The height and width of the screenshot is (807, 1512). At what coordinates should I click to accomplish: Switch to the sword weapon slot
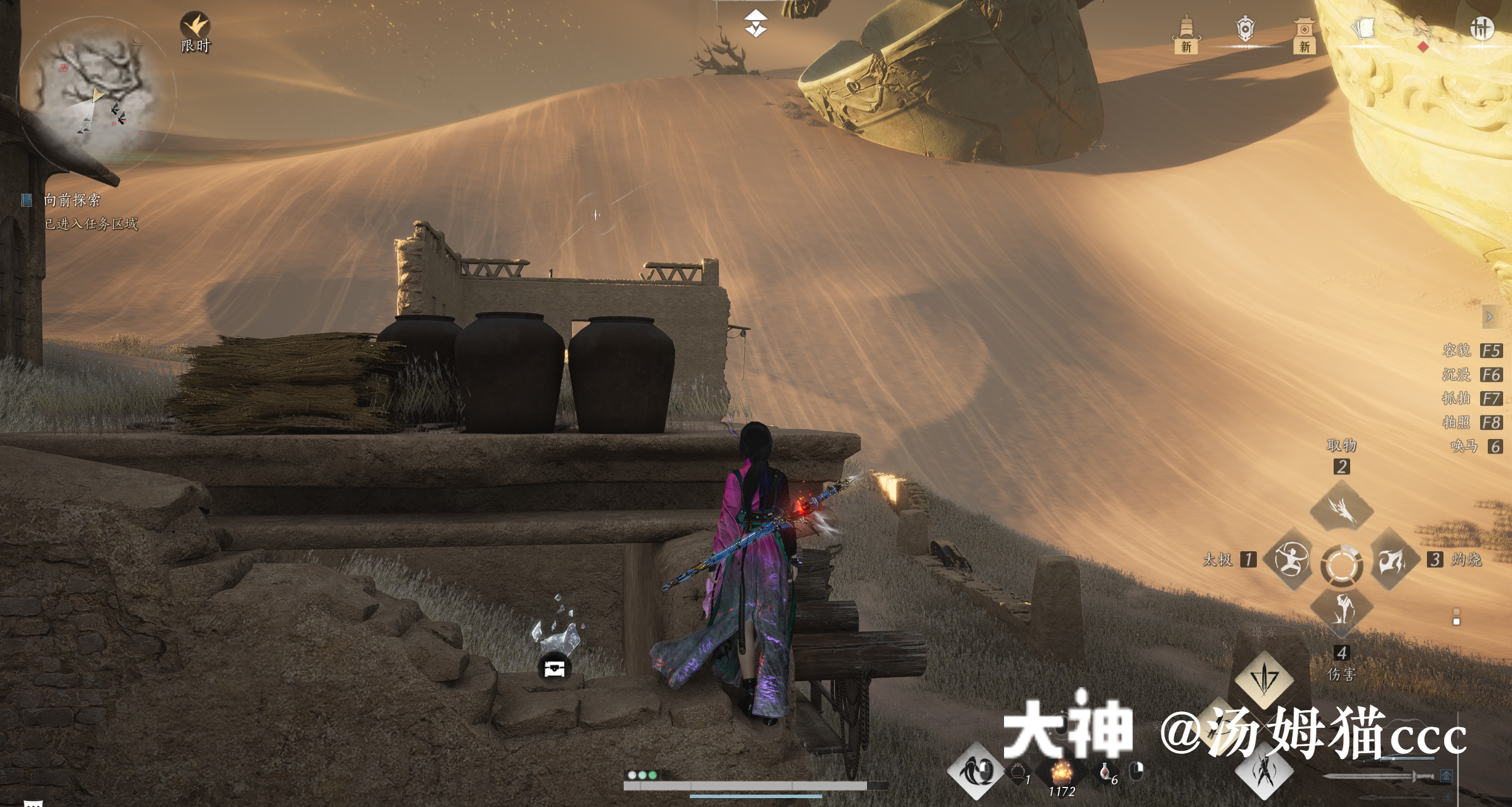(x=1376, y=776)
